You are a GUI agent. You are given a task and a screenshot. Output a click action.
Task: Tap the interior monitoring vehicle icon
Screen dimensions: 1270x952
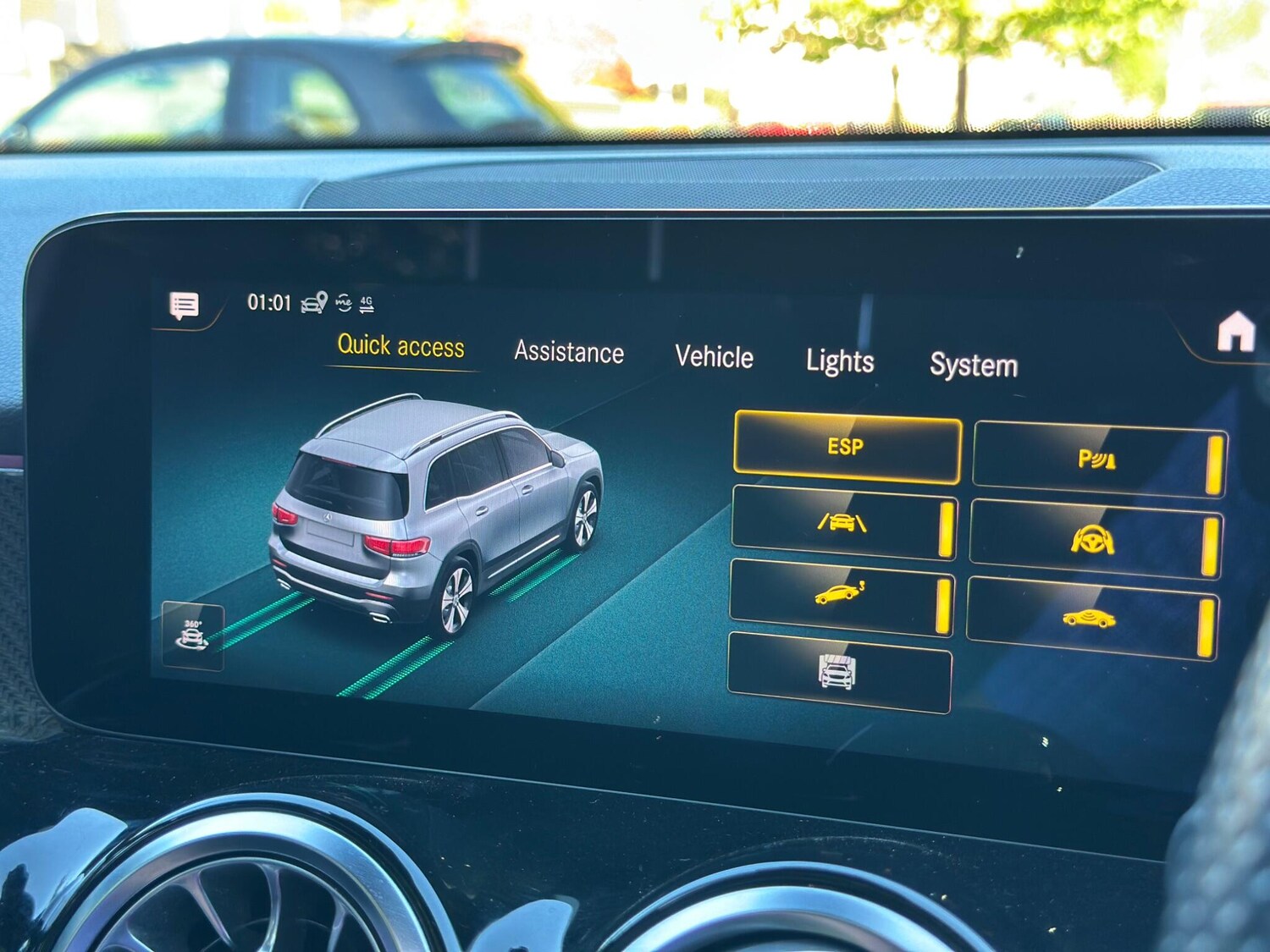pos(1091,619)
